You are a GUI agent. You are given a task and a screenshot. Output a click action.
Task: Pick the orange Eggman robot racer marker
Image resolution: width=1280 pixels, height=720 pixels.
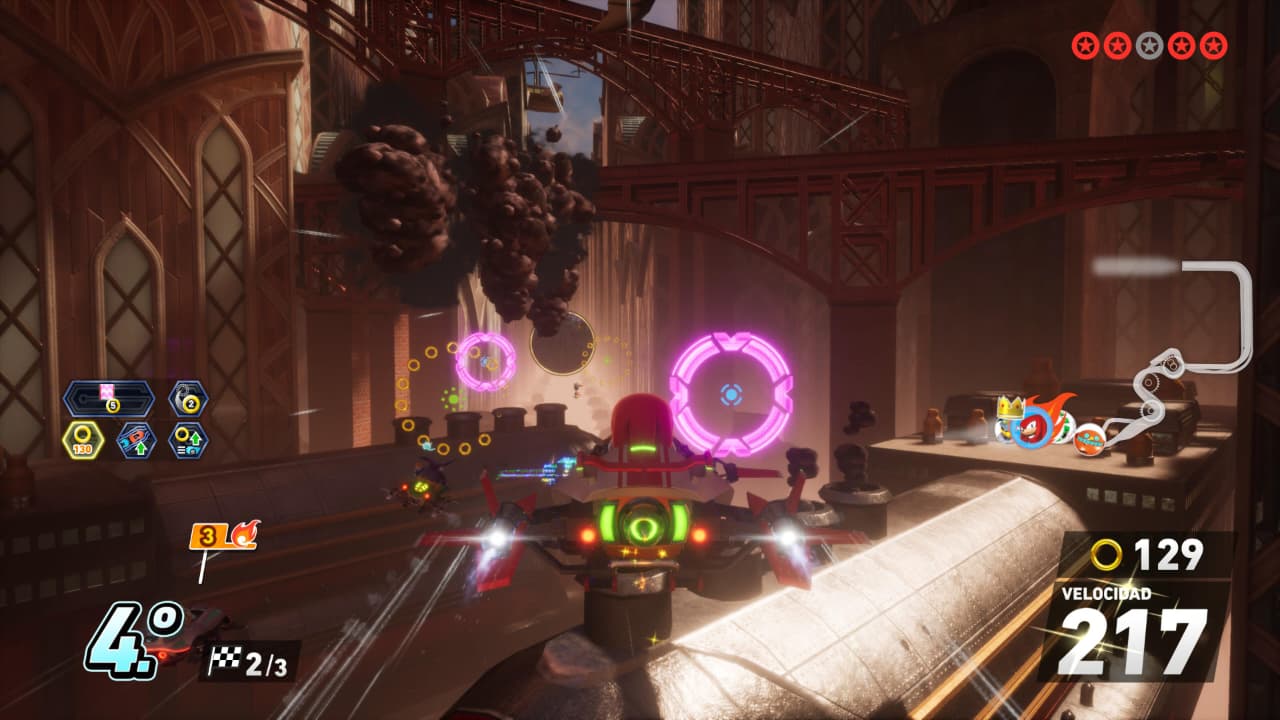point(1089,440)
